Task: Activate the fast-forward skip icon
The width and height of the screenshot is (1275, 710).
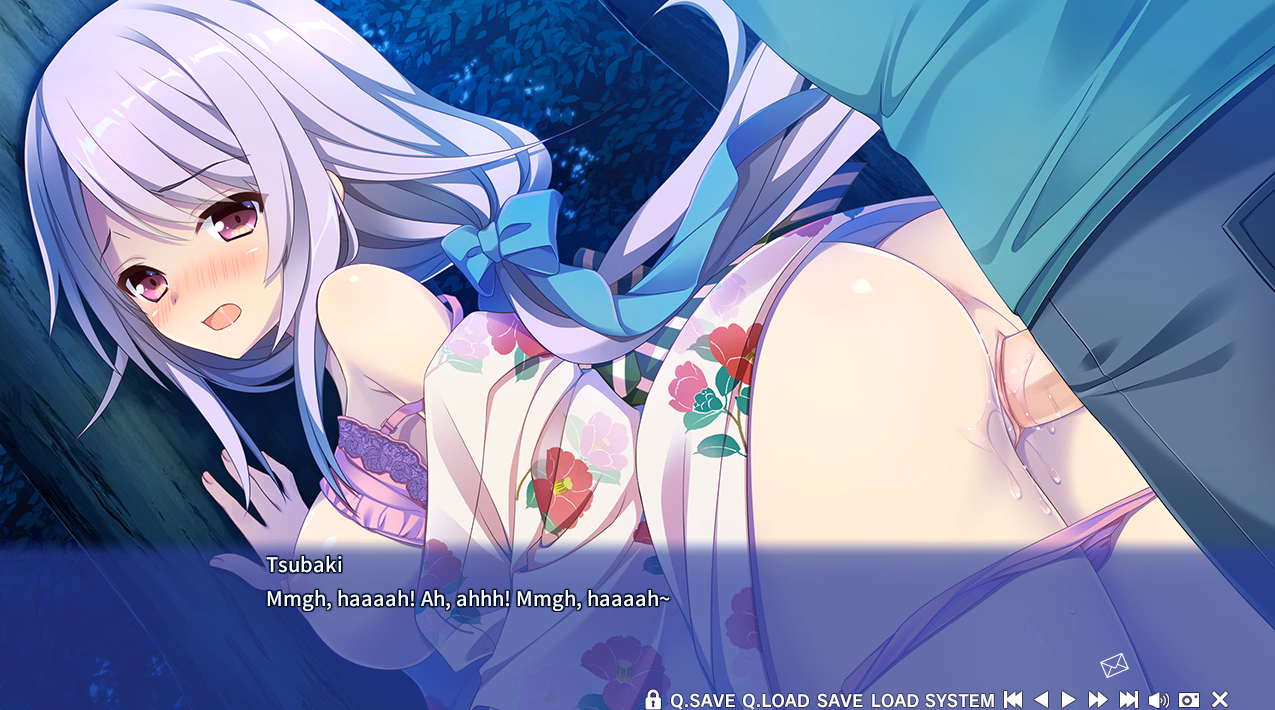Action: [1097, 700]
